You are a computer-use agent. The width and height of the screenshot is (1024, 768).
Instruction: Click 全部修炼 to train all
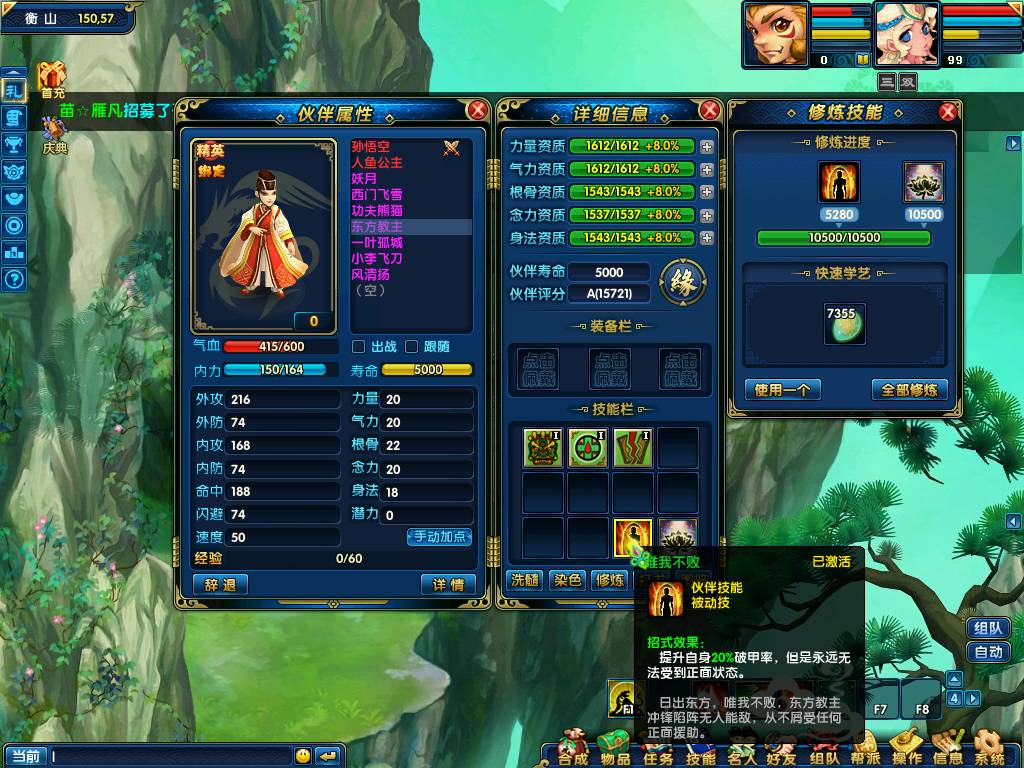909,390
